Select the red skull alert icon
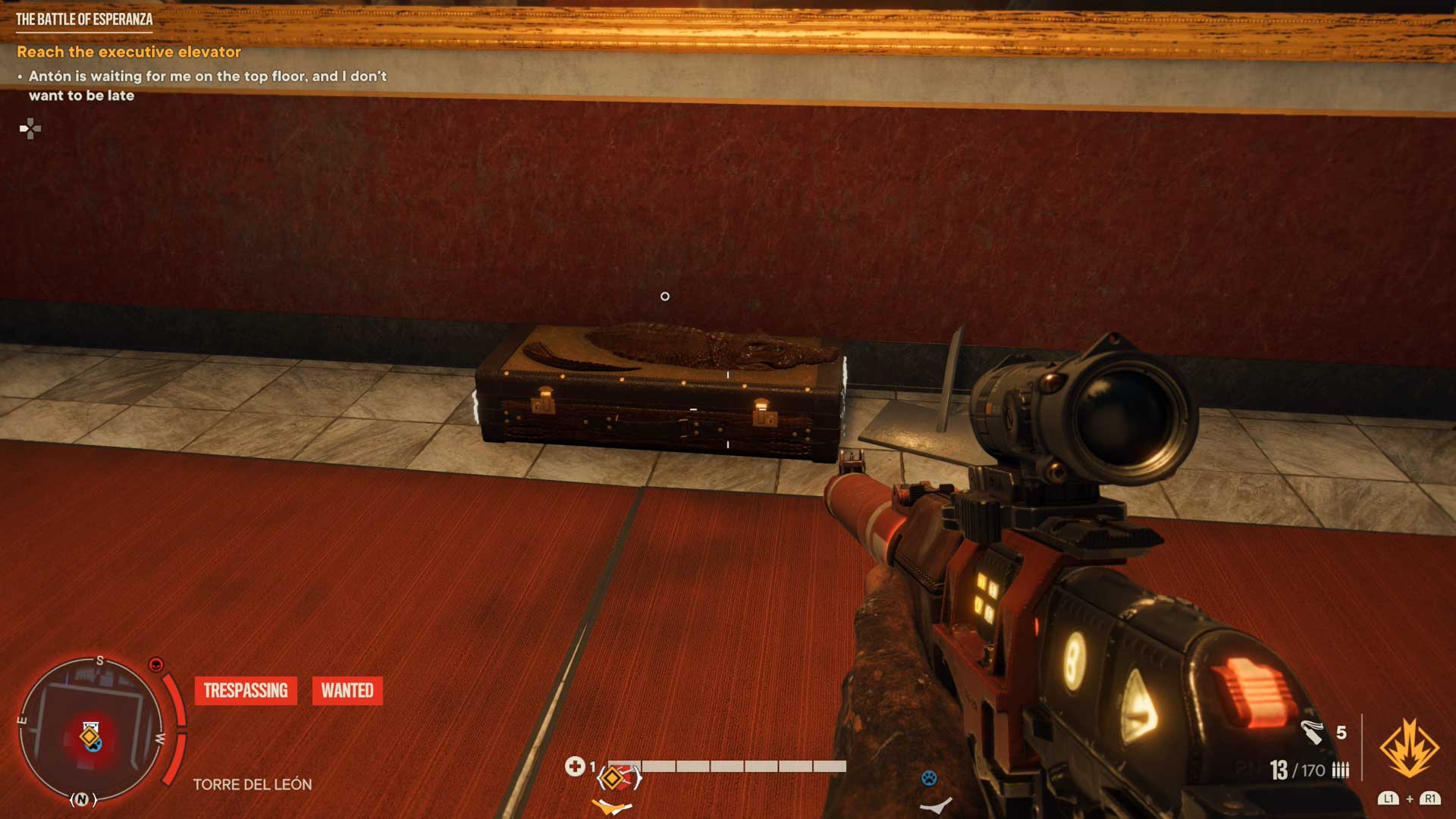 pyautogui.click(x=156, y=665)
